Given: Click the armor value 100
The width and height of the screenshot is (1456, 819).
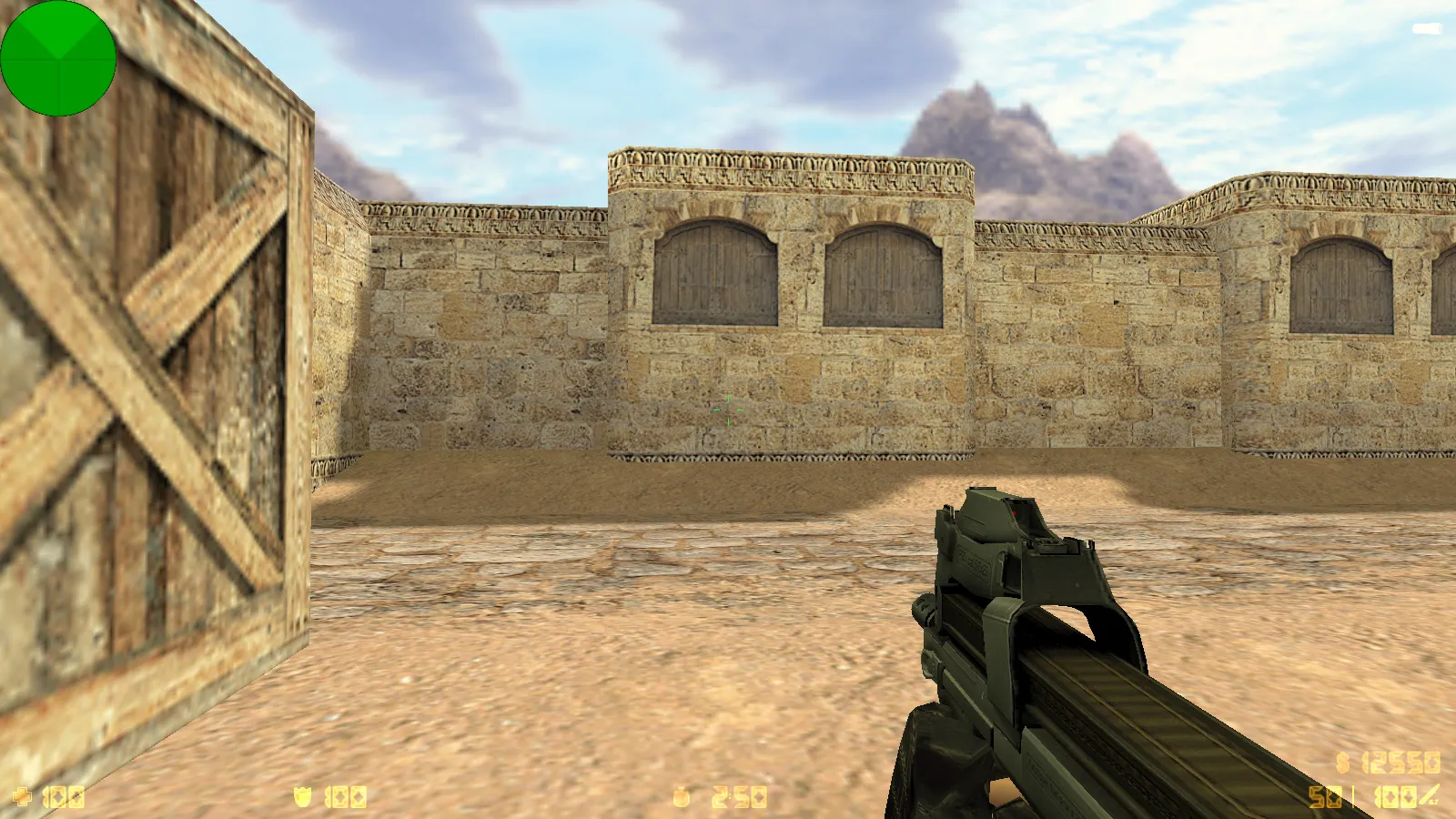Looking at the screenshot, I should click(x=348, y=796).
